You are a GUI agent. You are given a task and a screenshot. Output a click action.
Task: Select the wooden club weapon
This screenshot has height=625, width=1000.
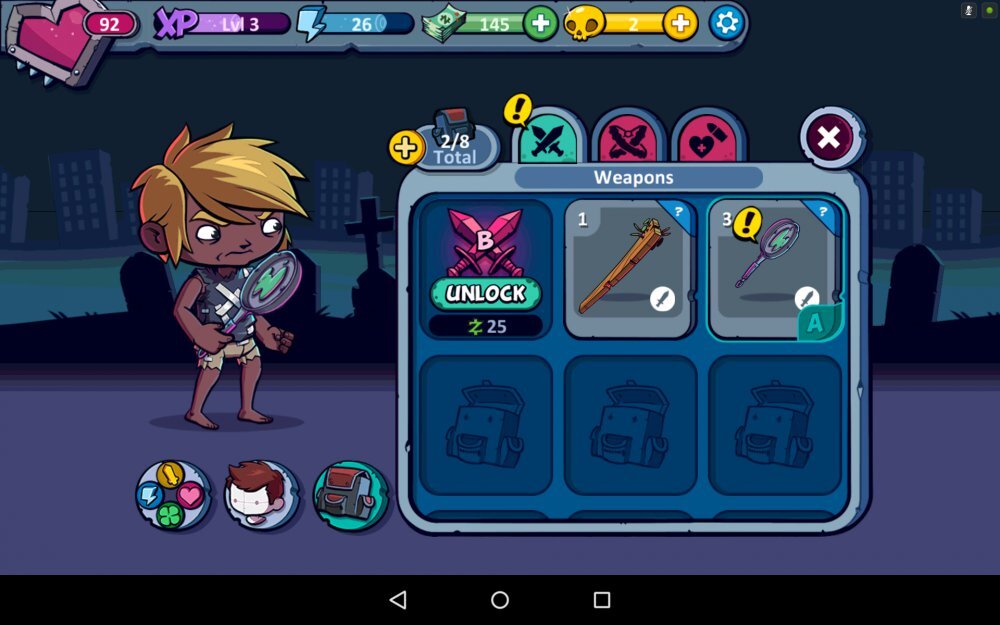(x=629, y=268)
